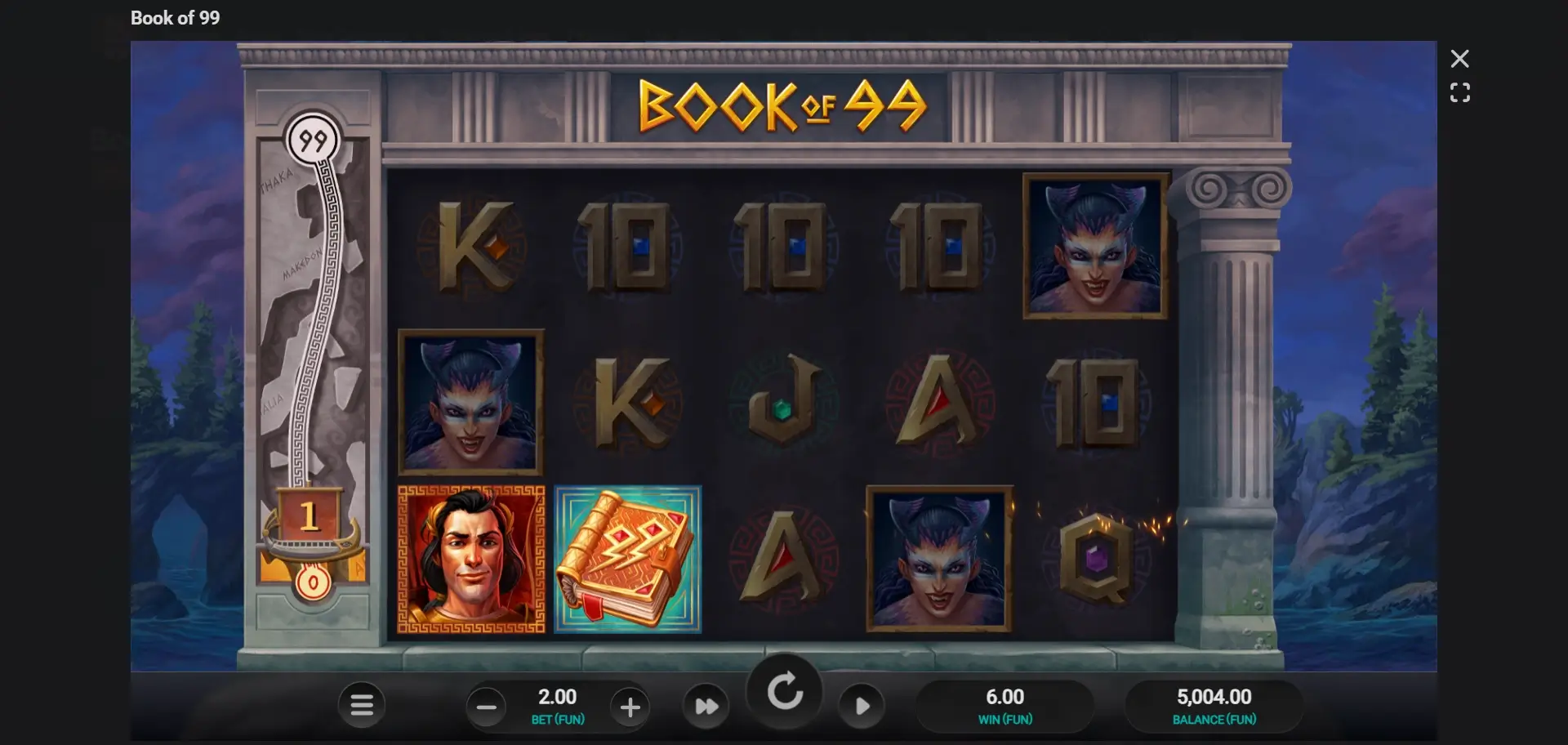Increase the bet with the plus button

coord(630,707)
